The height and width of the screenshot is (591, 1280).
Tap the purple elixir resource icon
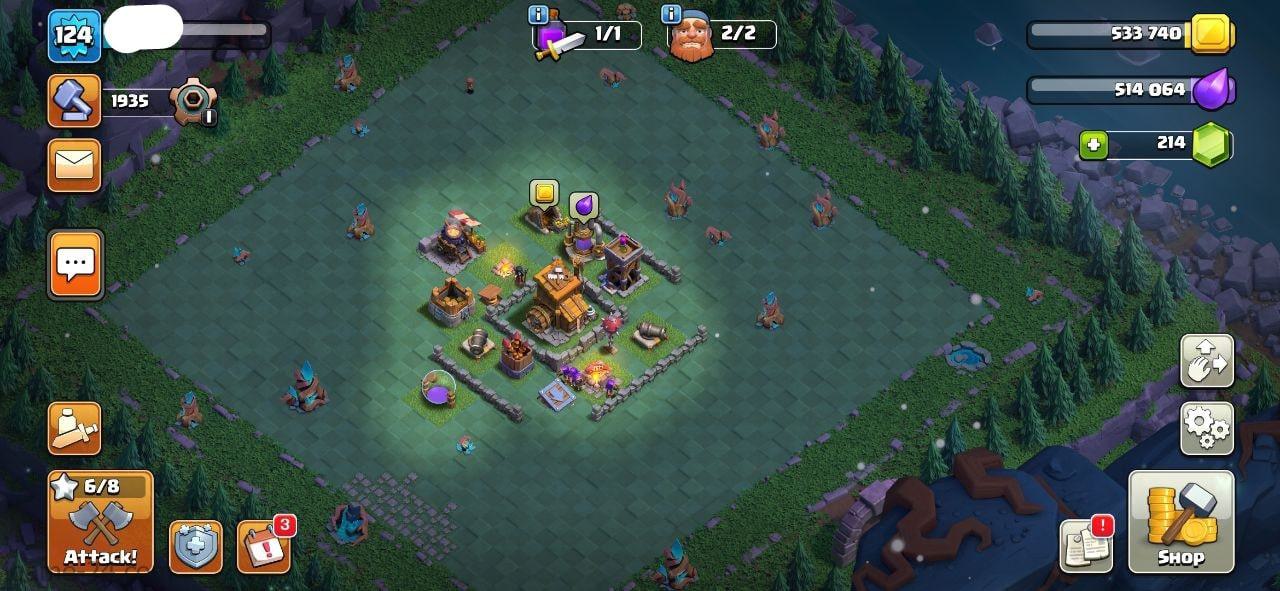click(x=1215, y=89)
